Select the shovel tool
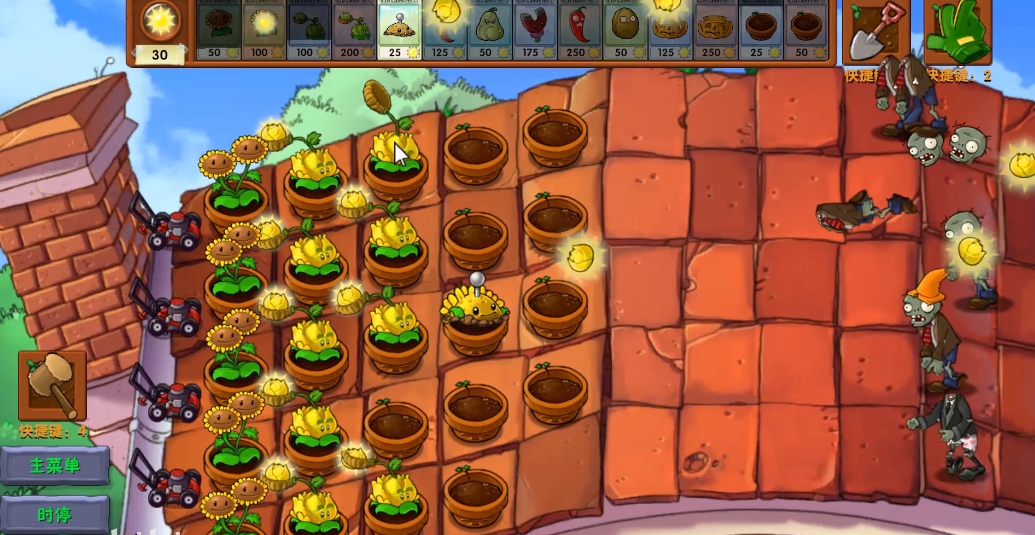This screenshot has height=535, width=1035. (875, 32)
